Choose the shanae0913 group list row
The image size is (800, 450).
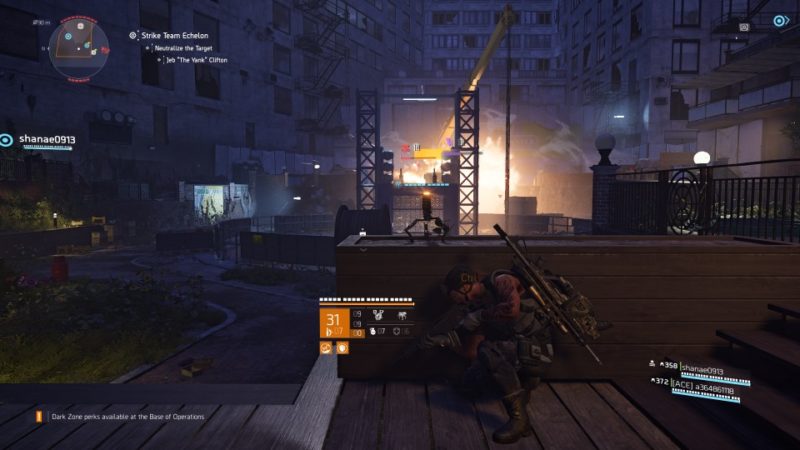click(698, 368)
